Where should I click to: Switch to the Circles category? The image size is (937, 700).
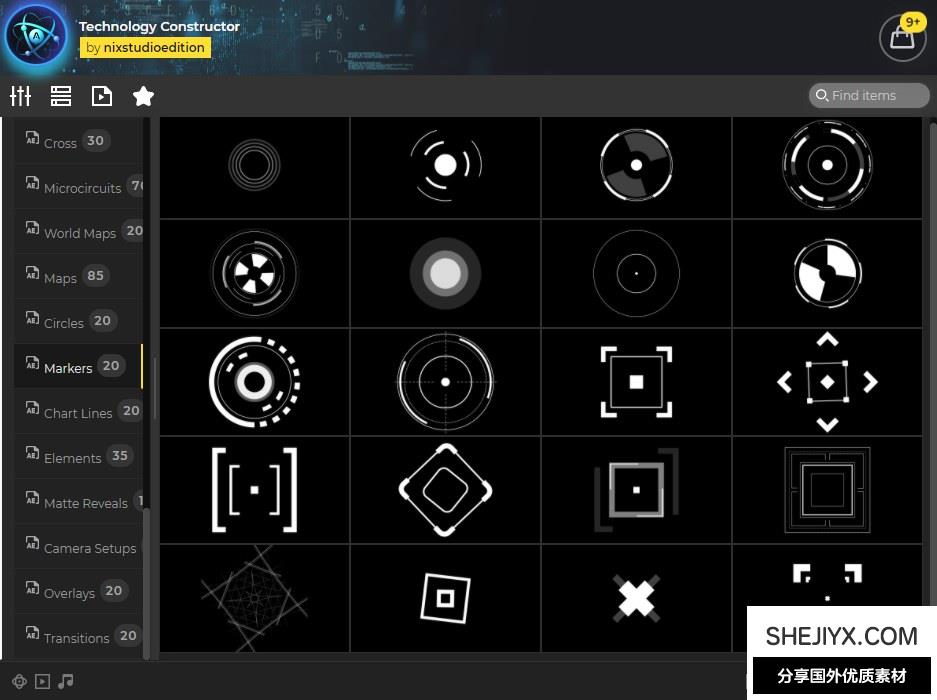click(64, 322)
